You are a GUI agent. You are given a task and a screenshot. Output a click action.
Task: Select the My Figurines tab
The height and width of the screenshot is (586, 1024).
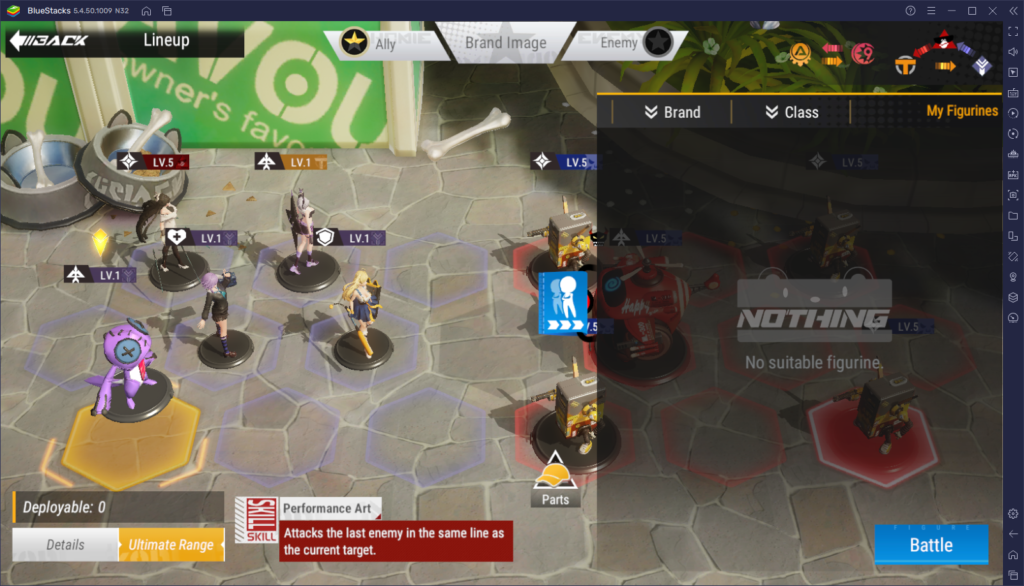pos(961,111)
